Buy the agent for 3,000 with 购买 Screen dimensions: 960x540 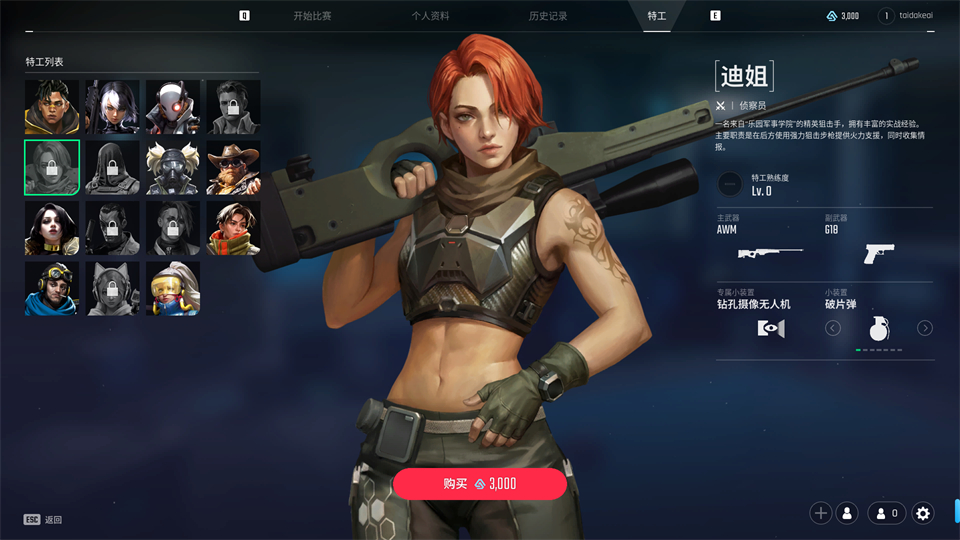480,483
